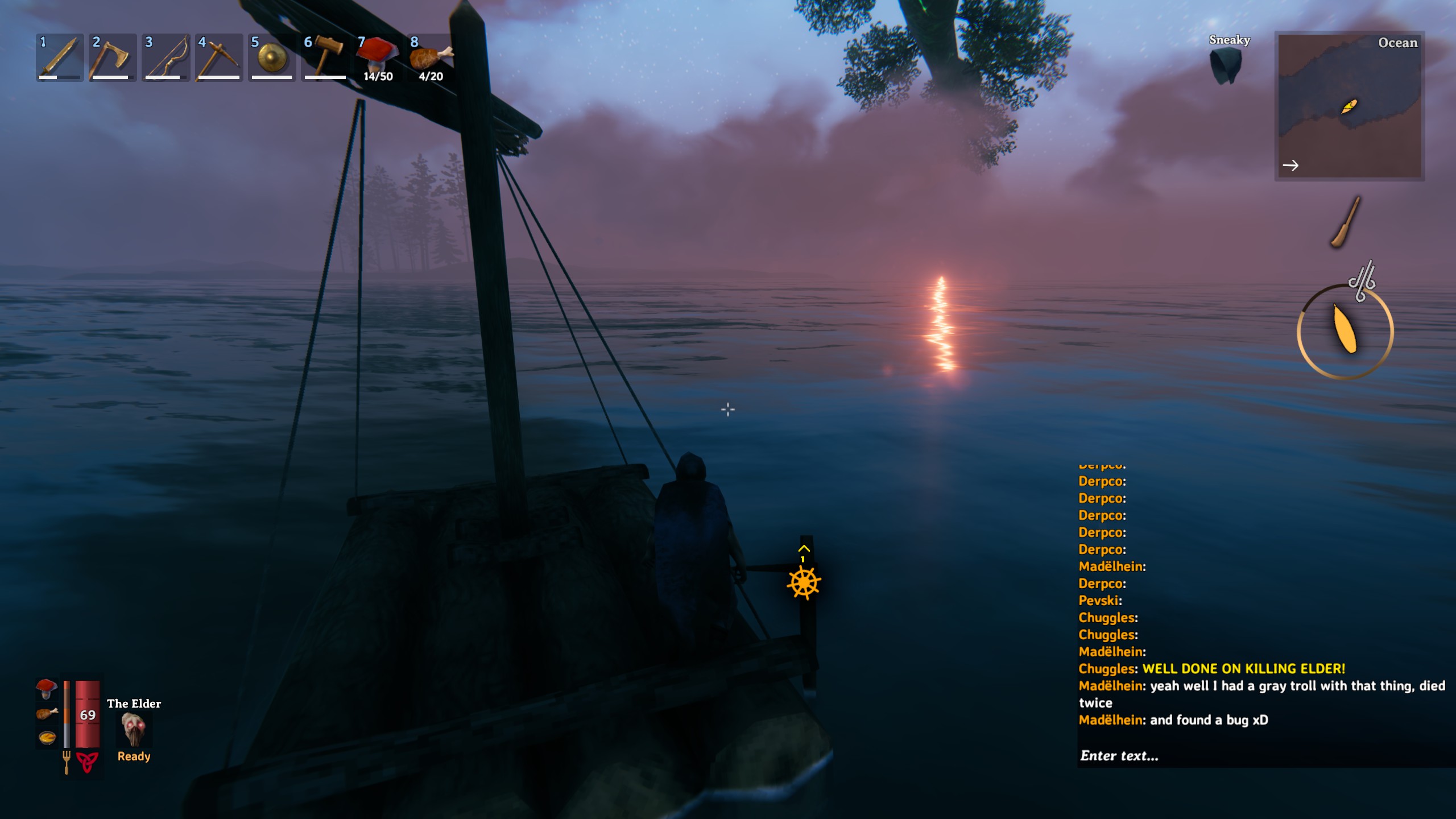
Task: Click the orange ship wheel marker
Action: (x=804, y=582)
